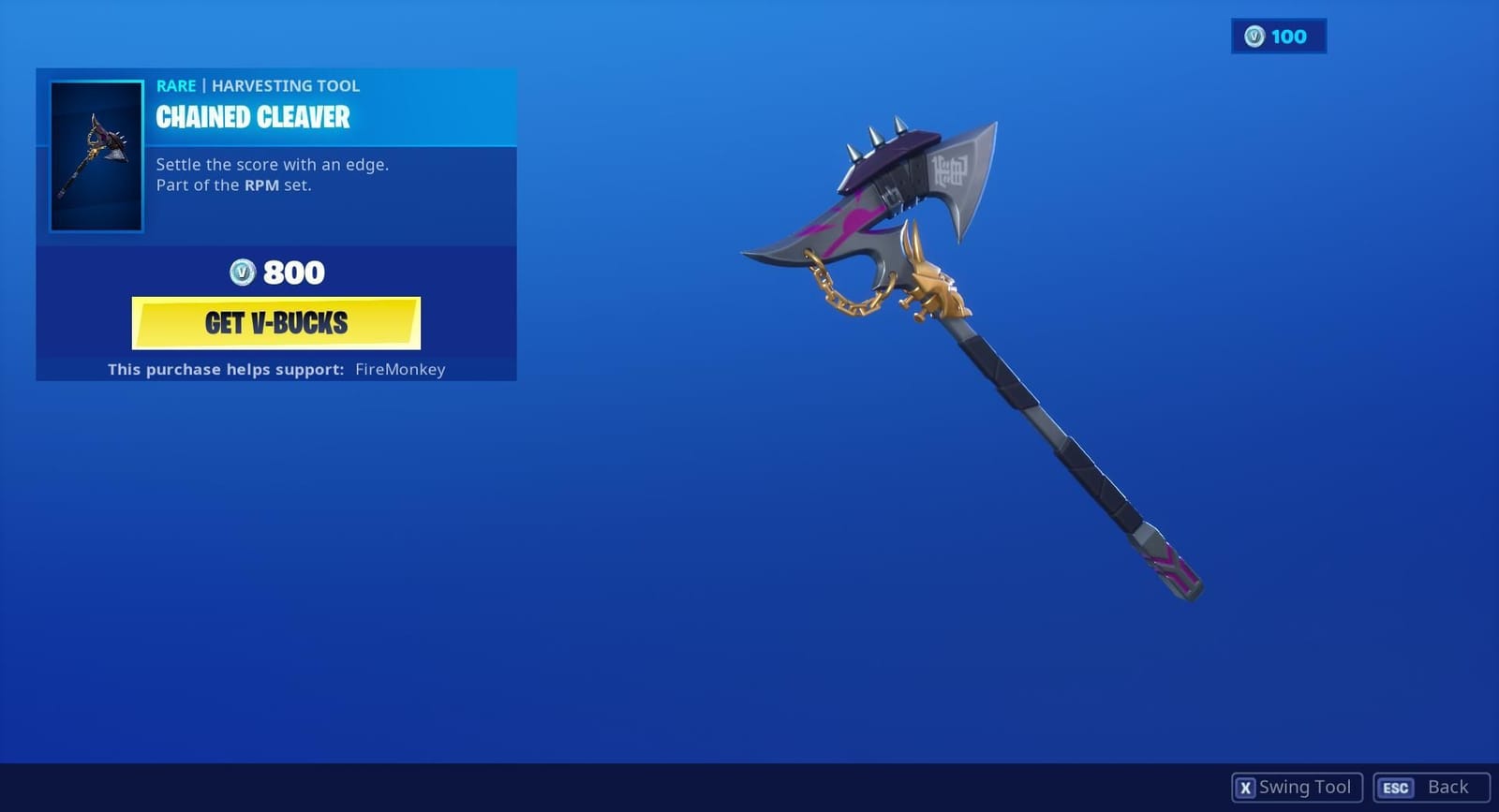
Task: Click the V-Bucks balance display top right
Action: [x=1279, y=37]
